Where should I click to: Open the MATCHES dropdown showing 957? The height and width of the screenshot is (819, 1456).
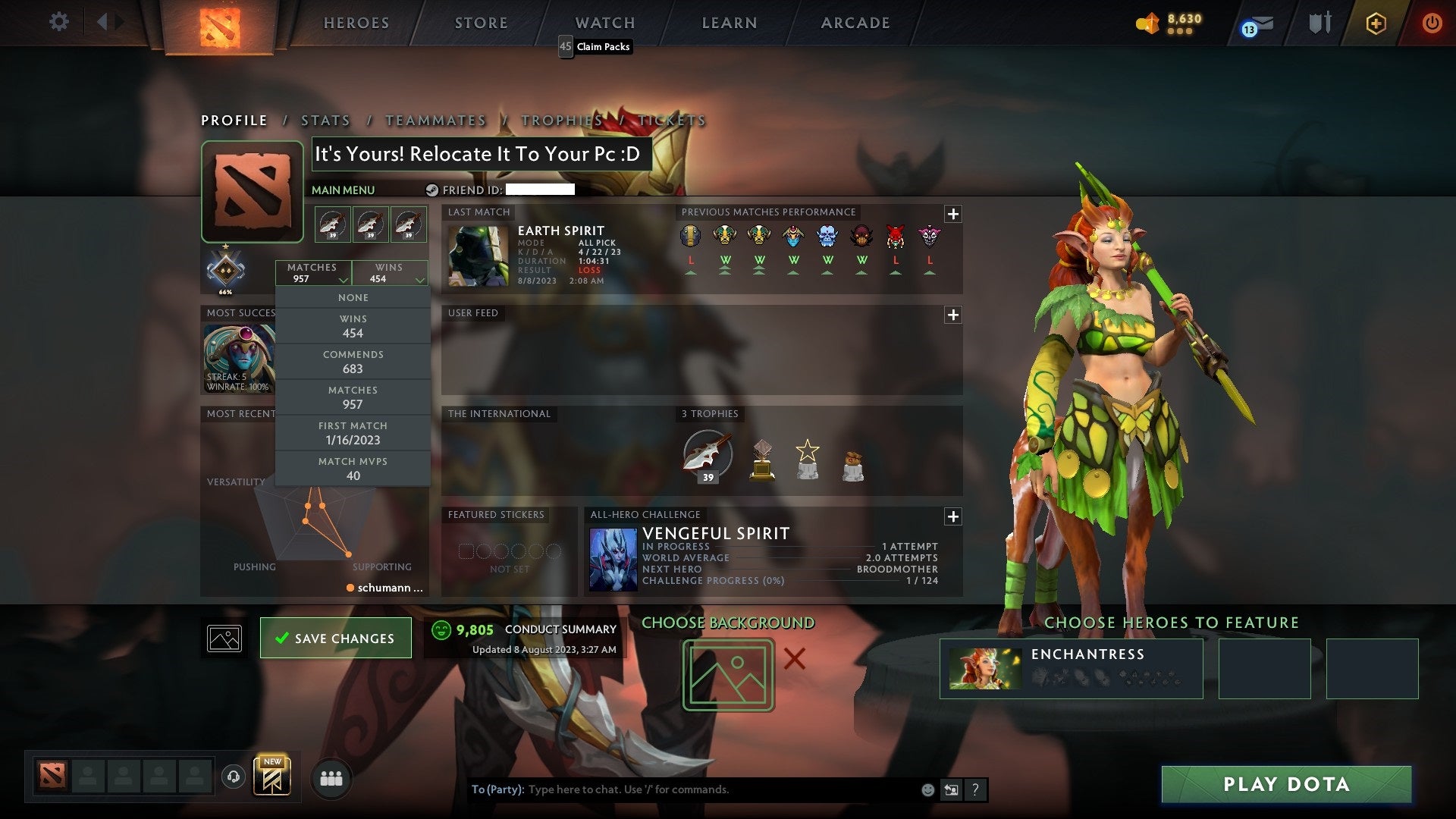313,273
